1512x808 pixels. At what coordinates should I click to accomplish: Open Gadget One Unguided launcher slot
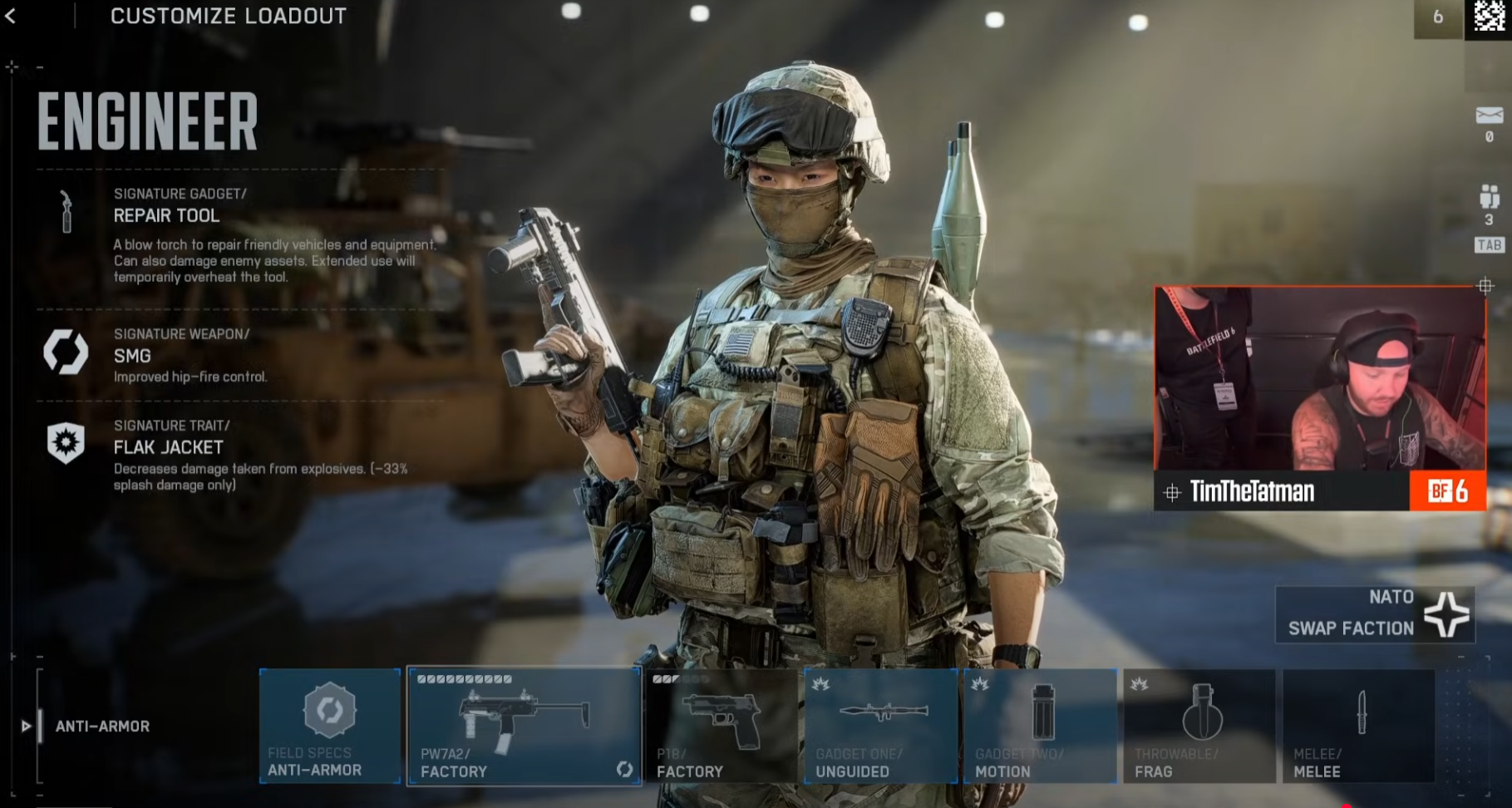tap(880, 726)
